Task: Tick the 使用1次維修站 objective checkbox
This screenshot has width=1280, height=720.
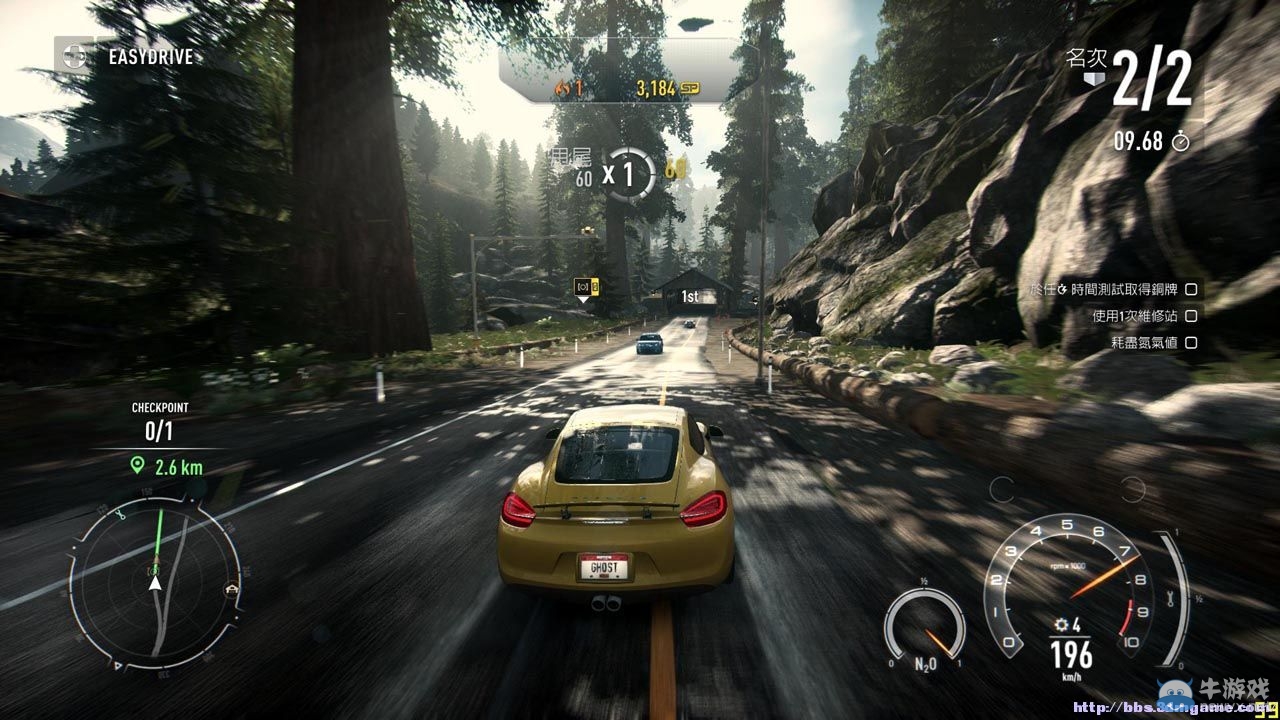Action: point(1191,316)
